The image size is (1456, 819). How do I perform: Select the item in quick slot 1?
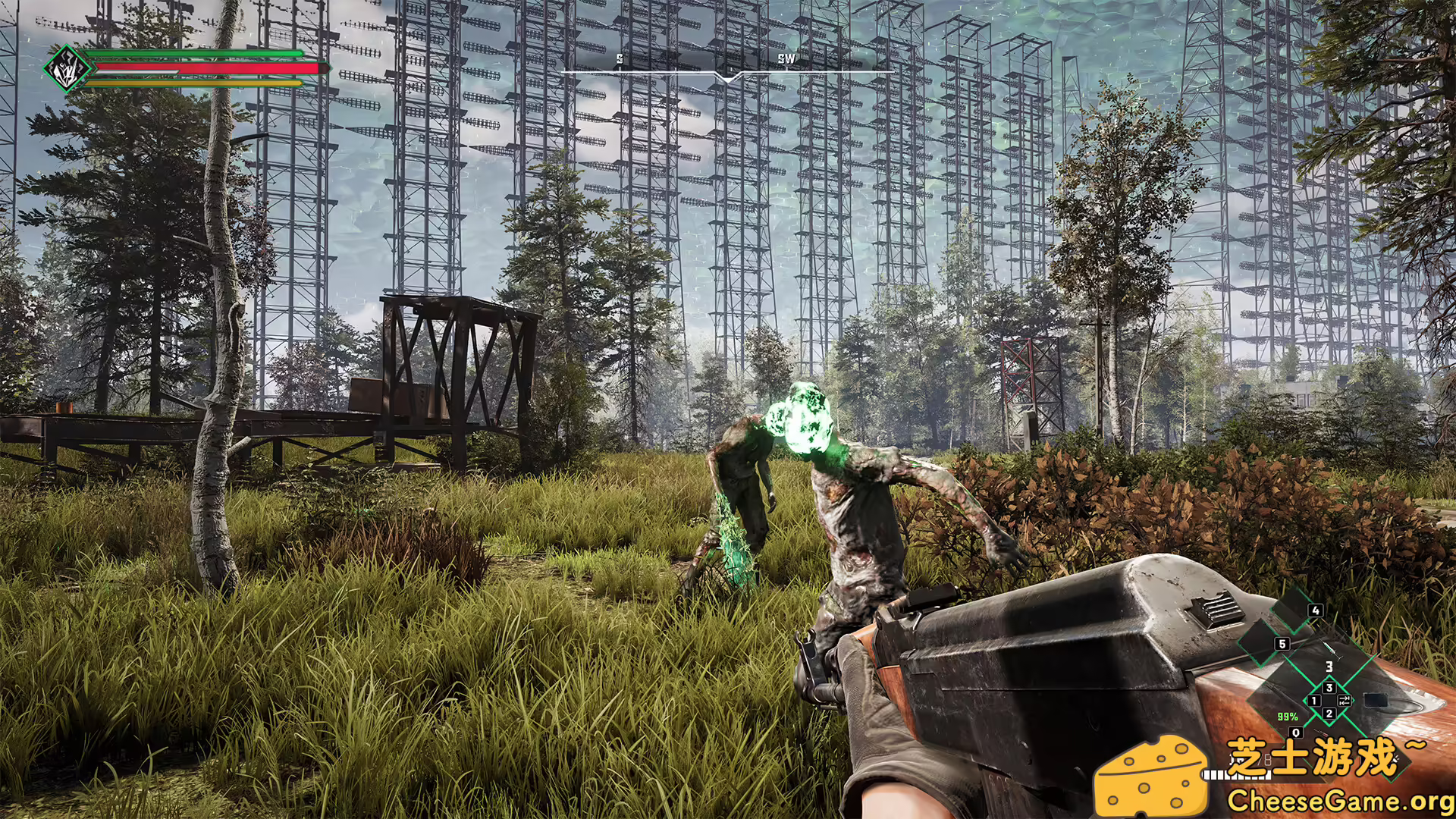(1314, 701)
